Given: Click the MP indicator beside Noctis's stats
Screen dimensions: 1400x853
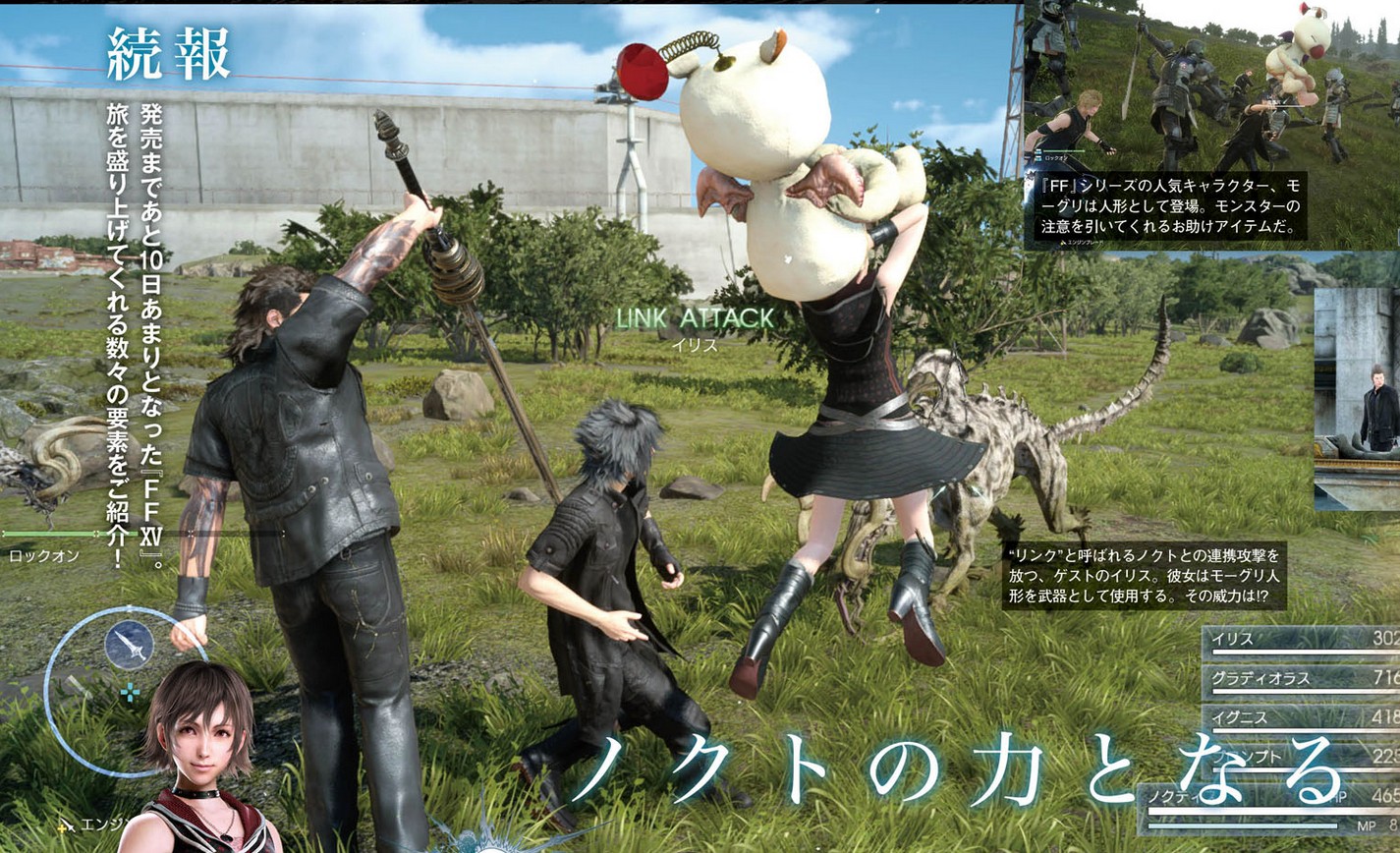Looking at the screenshot, I should coord(1367,825).
